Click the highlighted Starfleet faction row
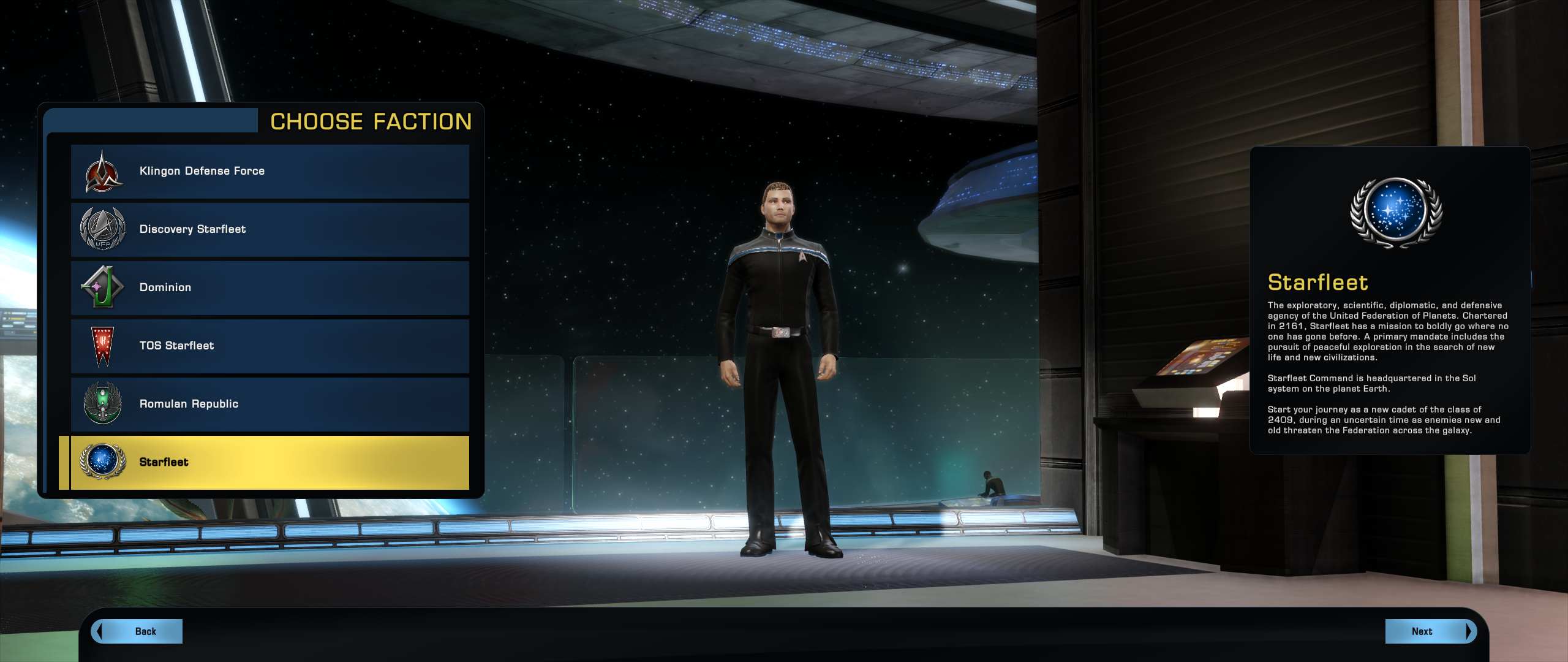The height and width of the screenshot is (662, 1568). (269, 462)
